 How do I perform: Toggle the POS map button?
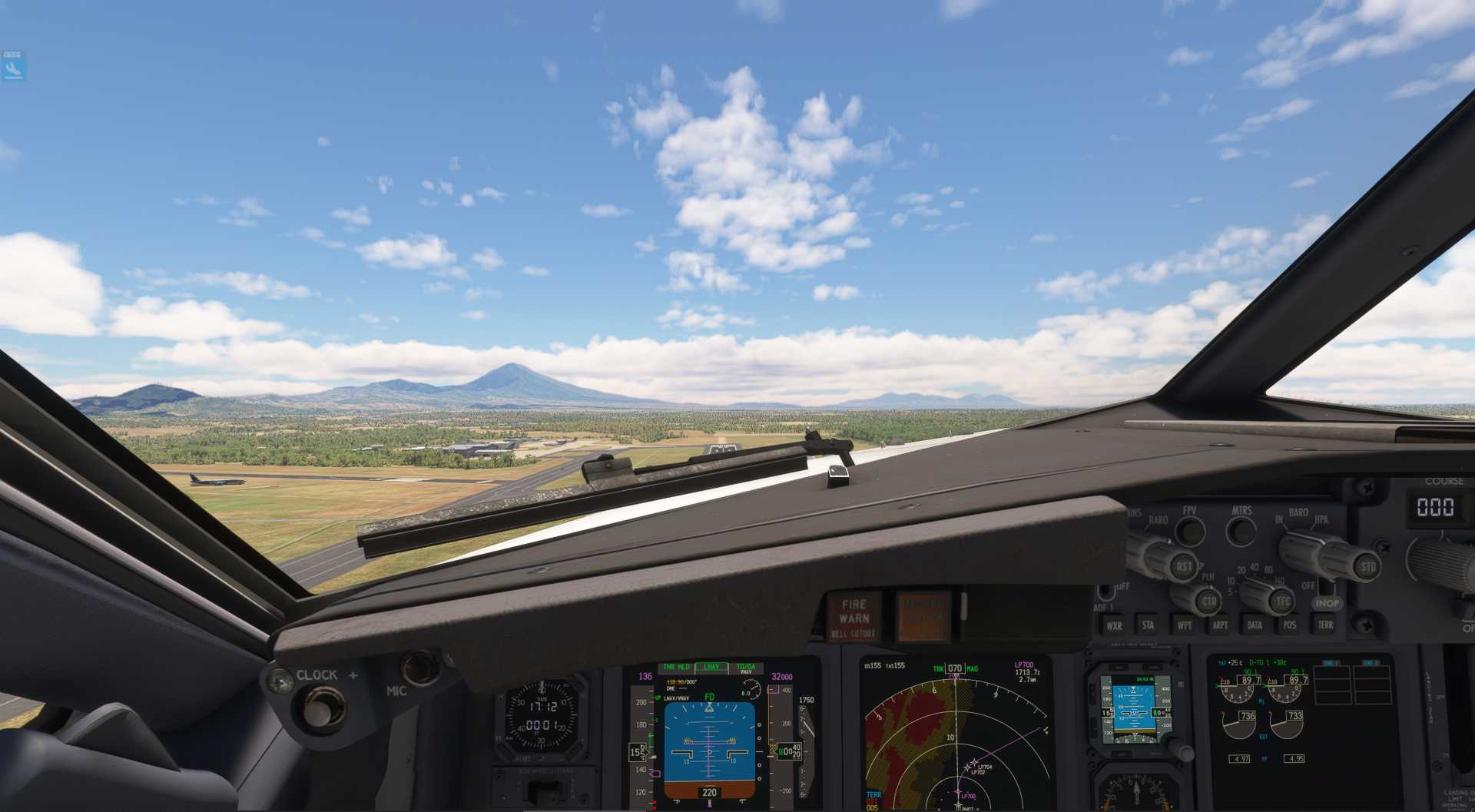(x=1289, y=625)
